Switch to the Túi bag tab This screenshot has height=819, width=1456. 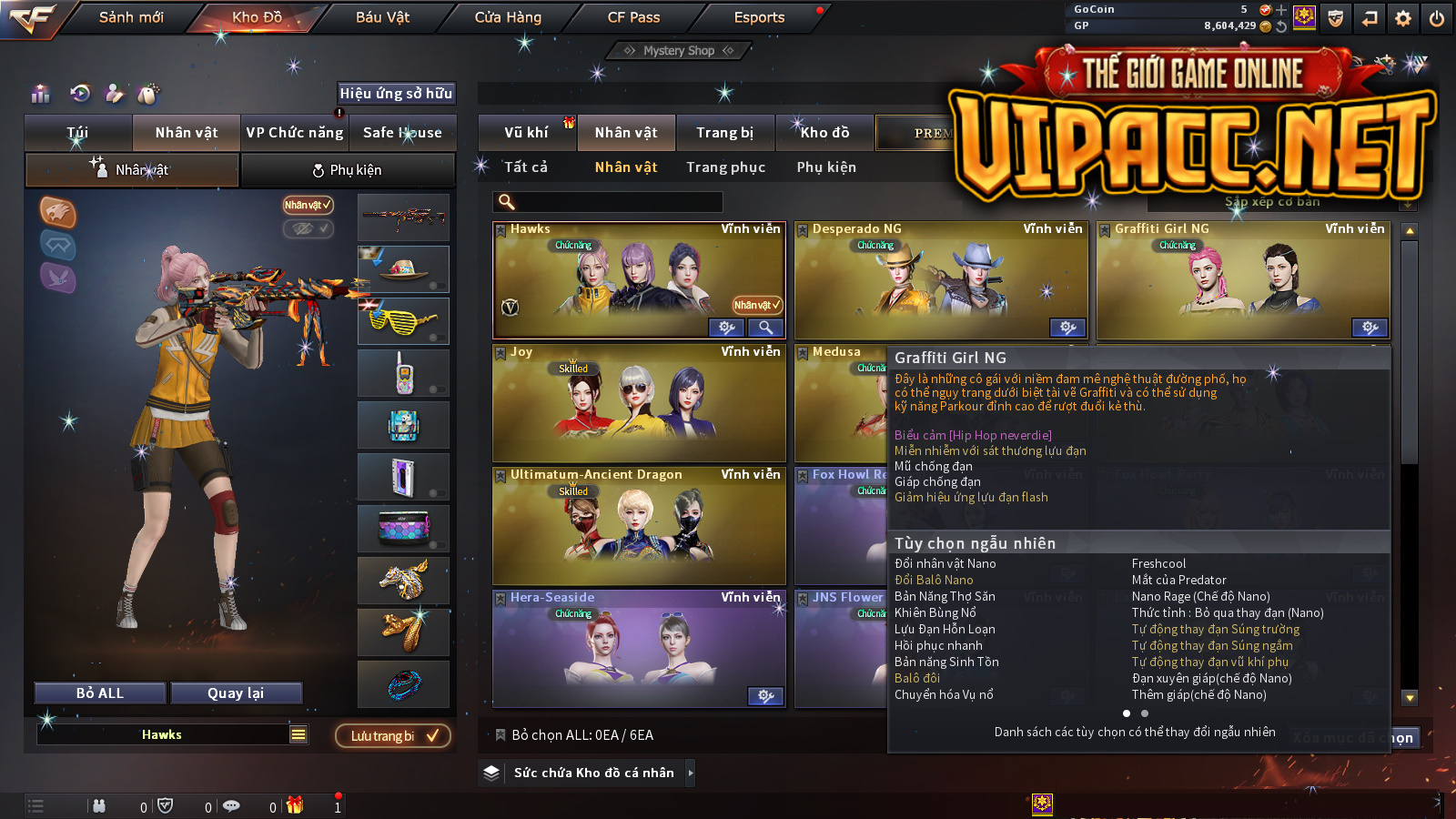pyautogui.click(x=77, y=133)
